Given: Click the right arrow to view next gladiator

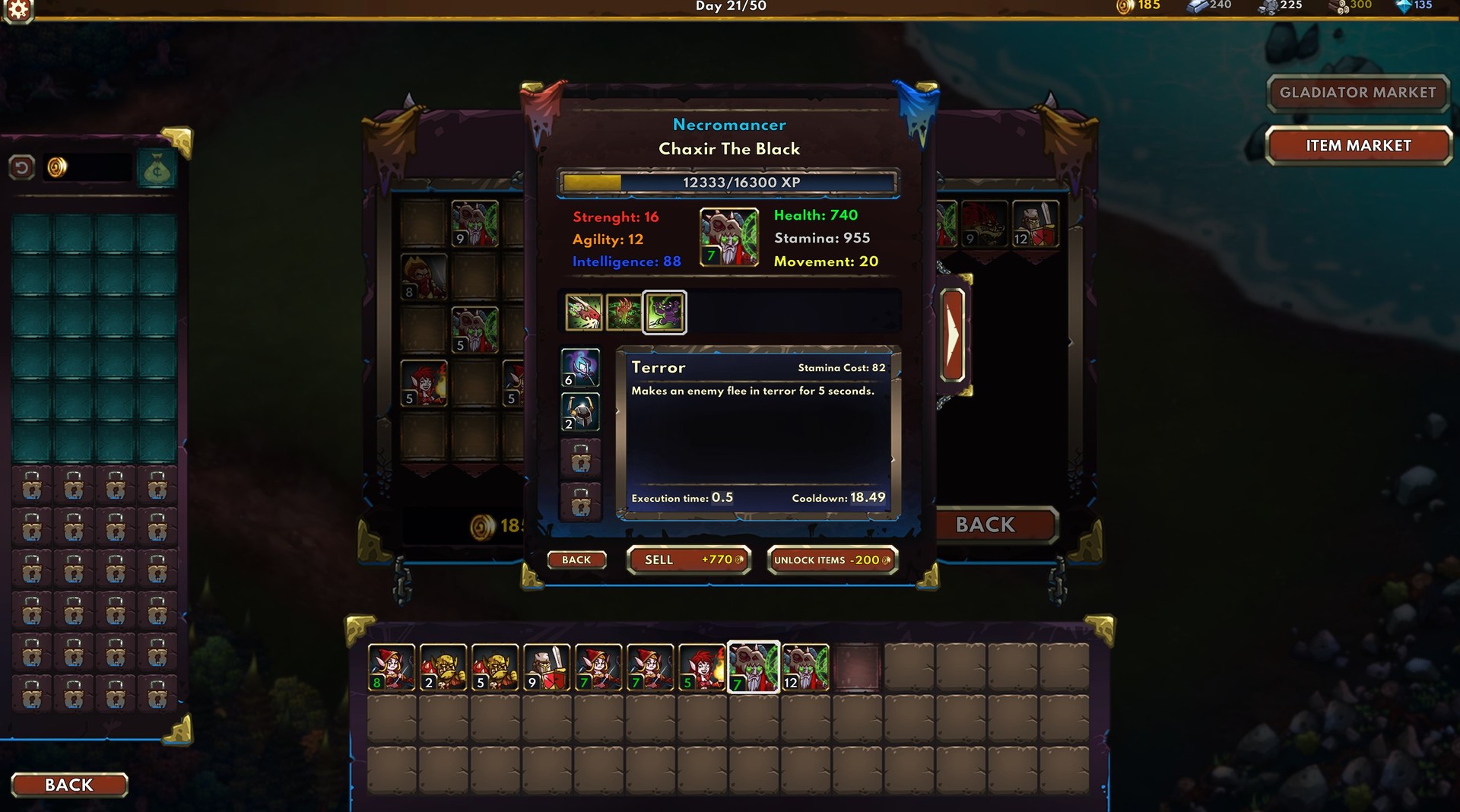Looking at the screenshot, I should (951, 335).
